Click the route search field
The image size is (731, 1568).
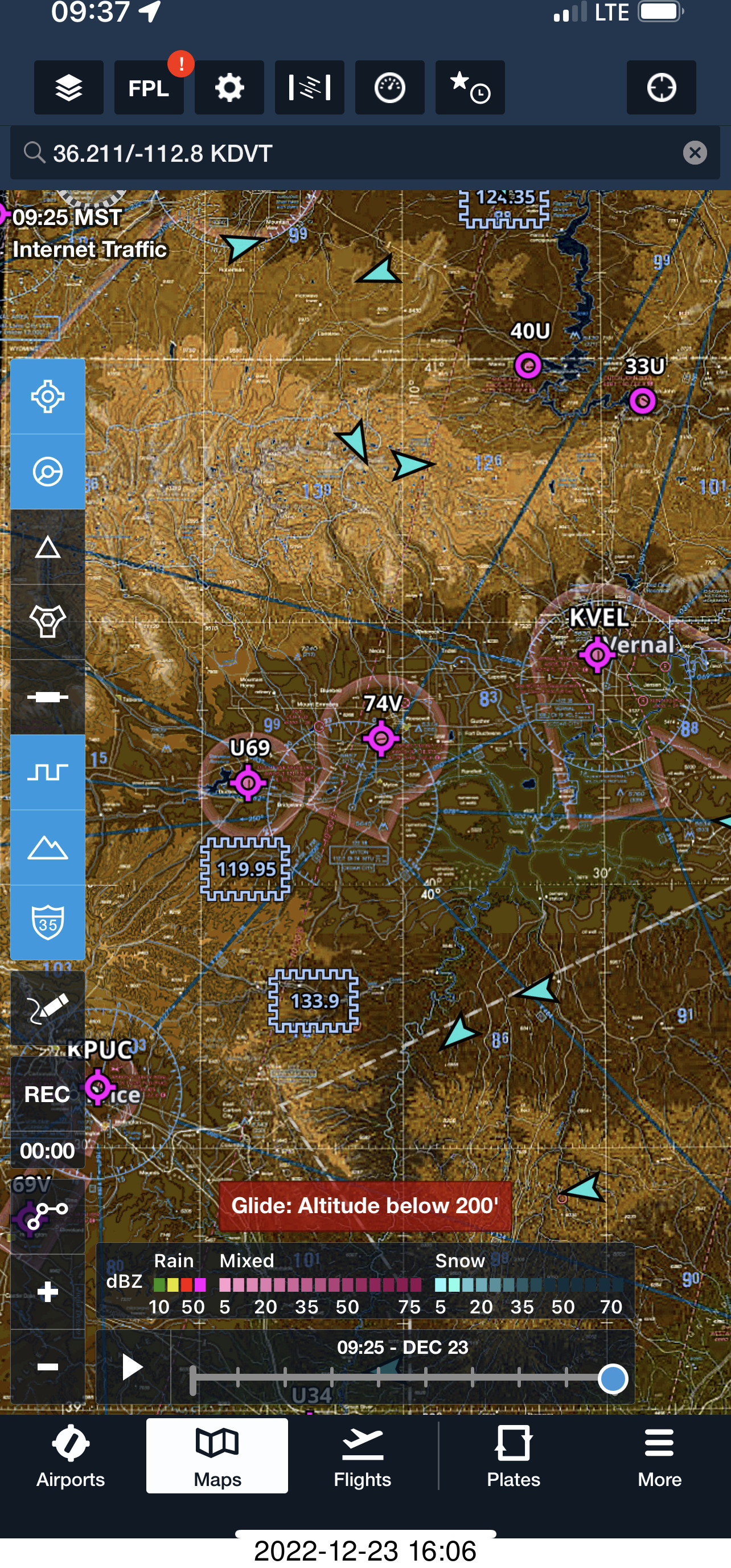[x=353, y=153]
